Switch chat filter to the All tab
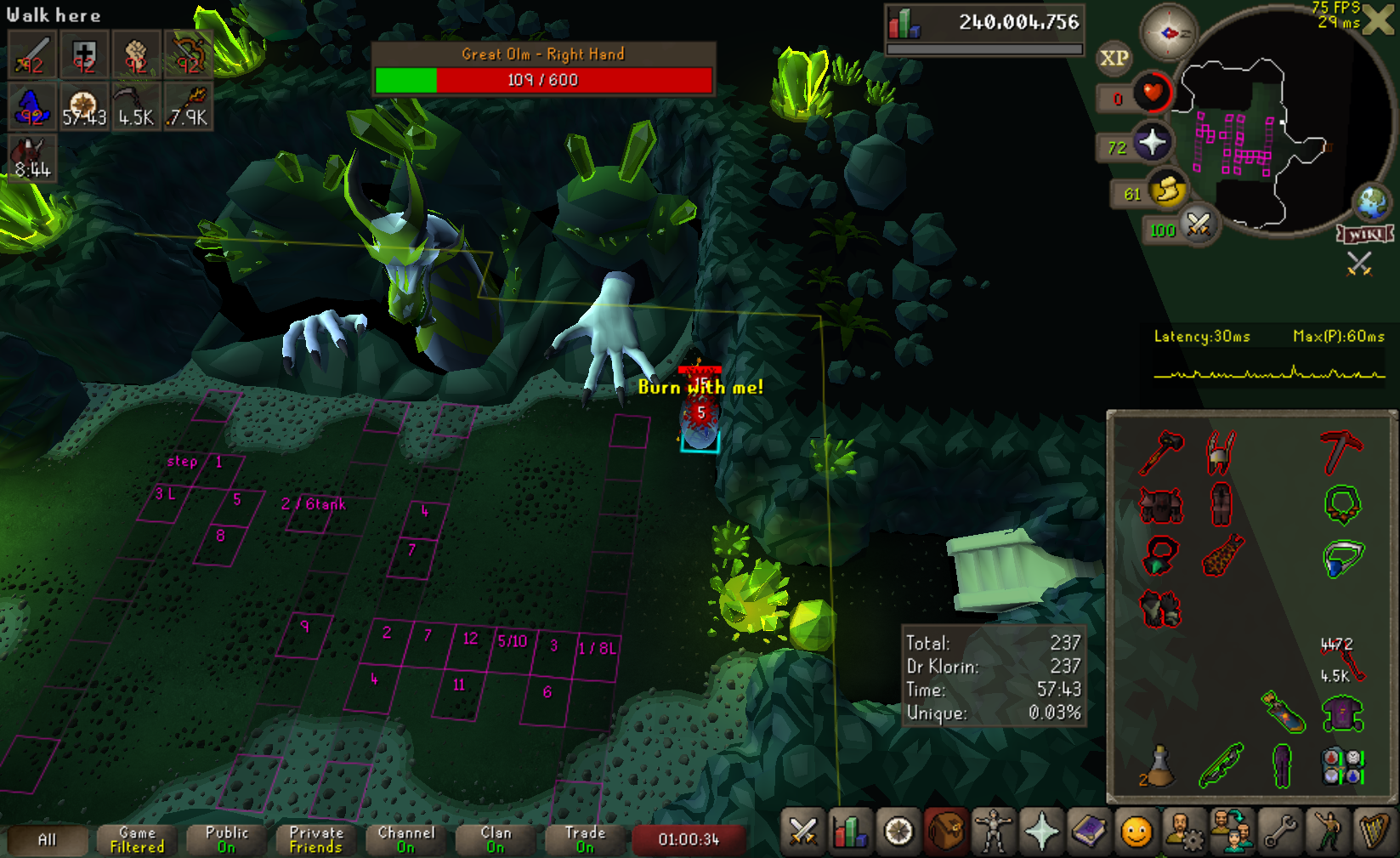The height and width of the screenshot is (858, 1400). (x=48, y=840)
